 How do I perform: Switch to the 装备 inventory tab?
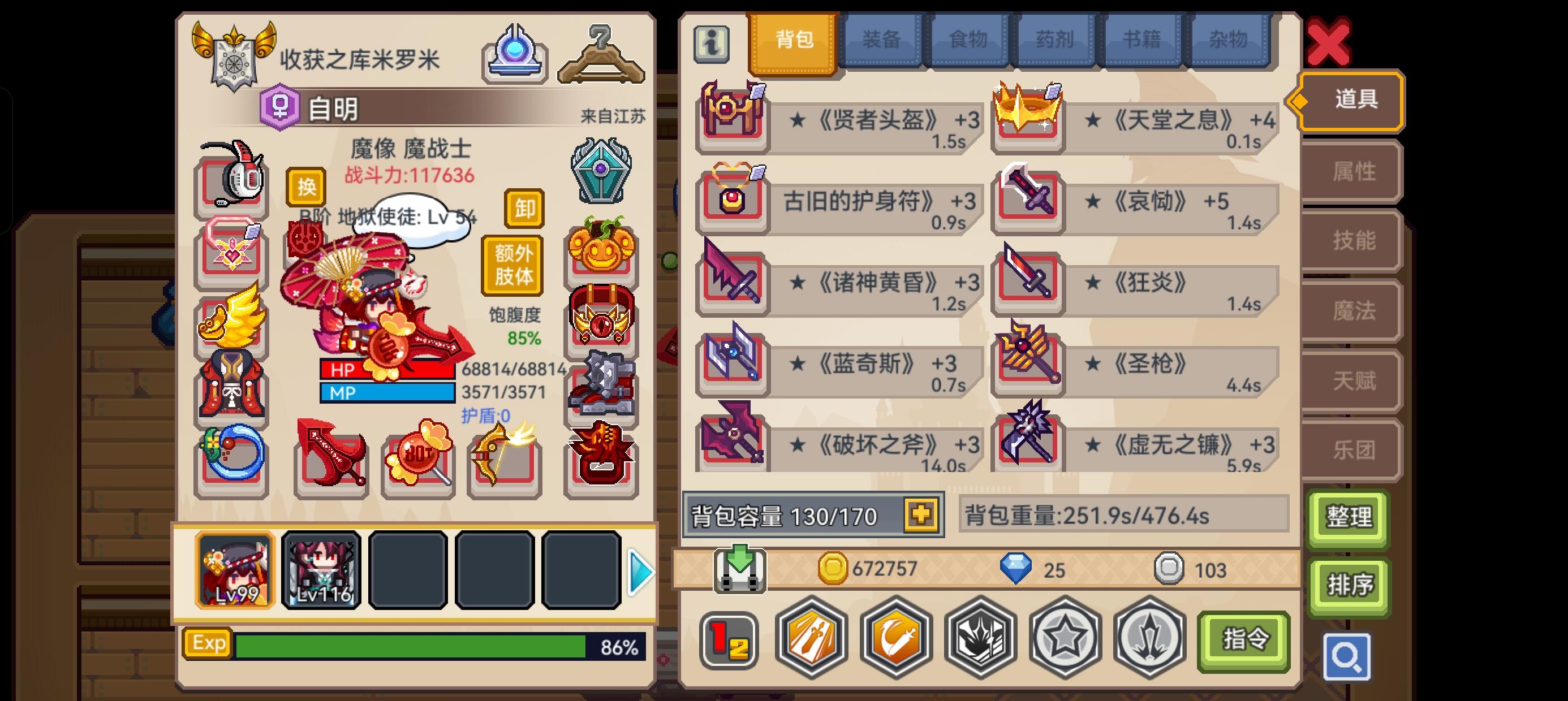882,38
